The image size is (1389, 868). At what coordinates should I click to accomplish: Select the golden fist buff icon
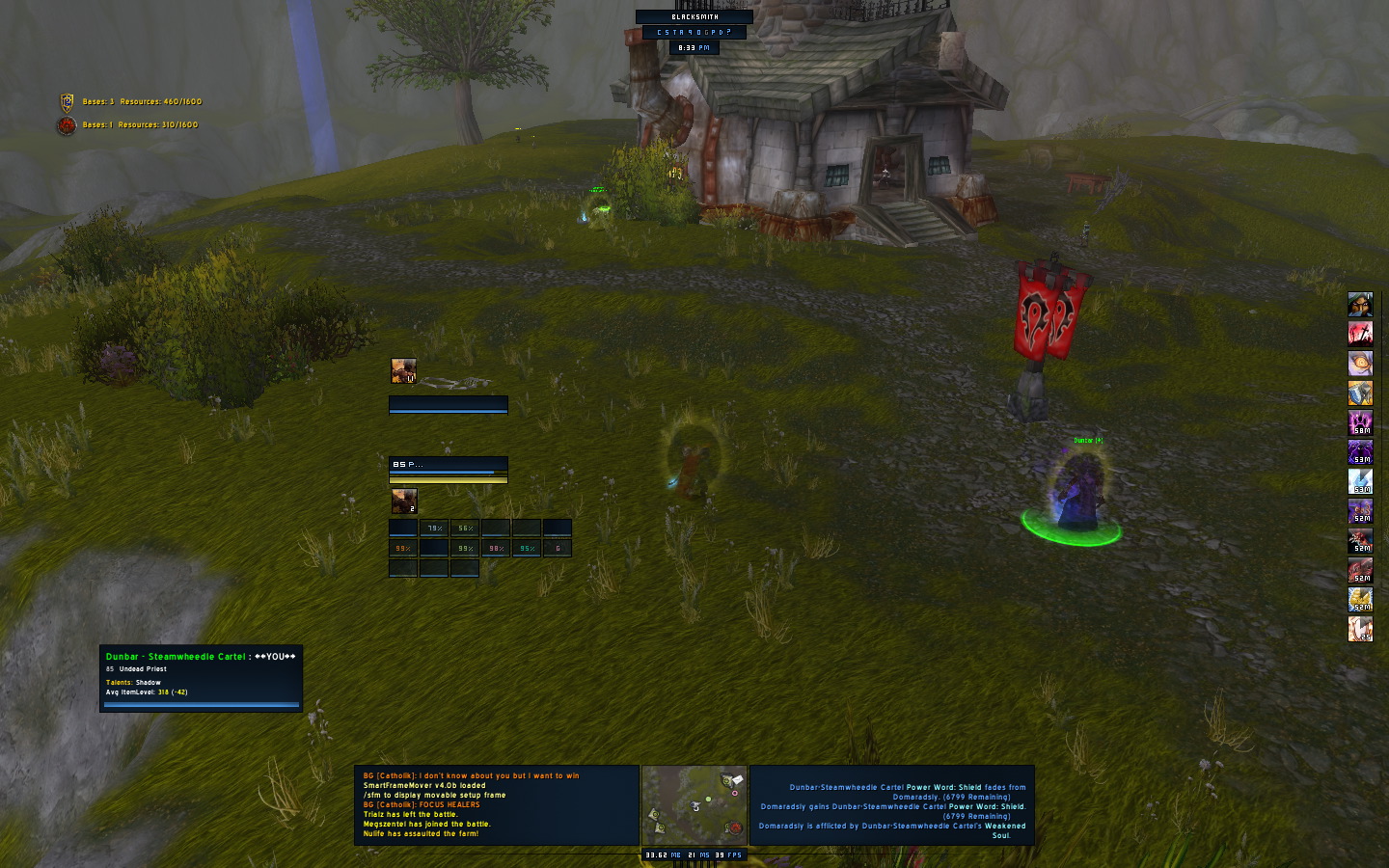coord(1360,599)
